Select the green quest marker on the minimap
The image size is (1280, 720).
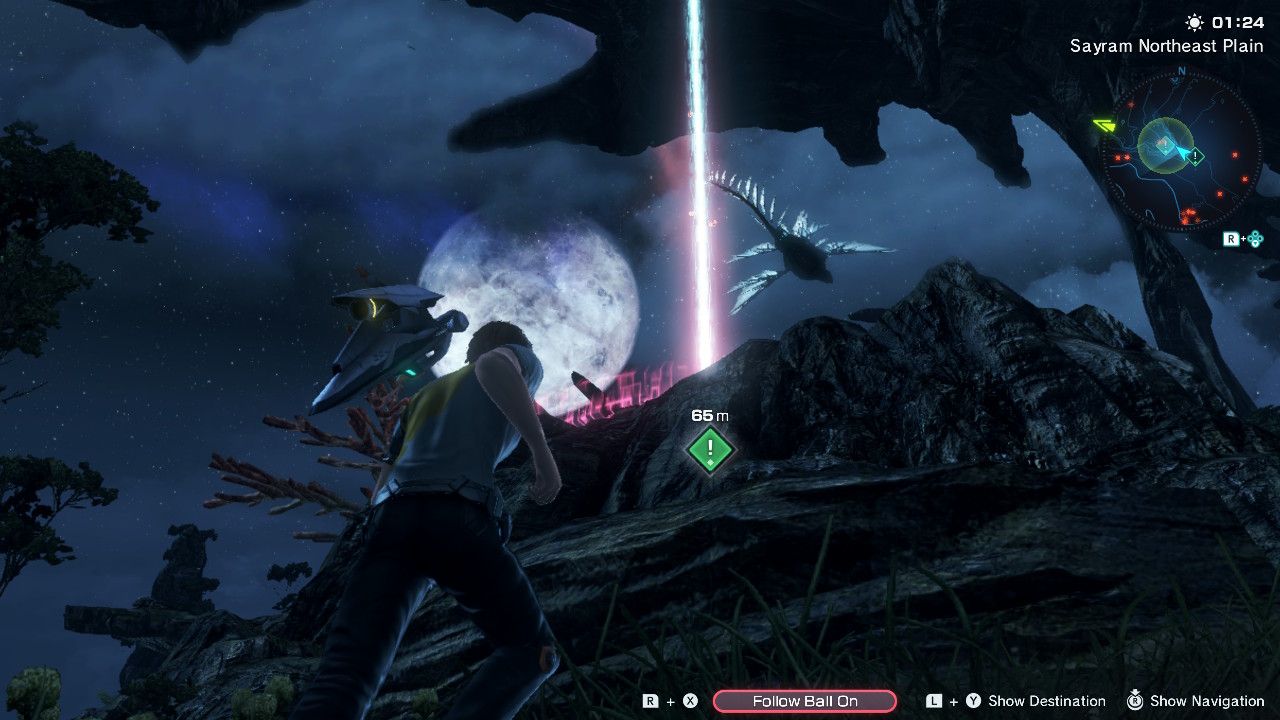tap(1195, 156)
